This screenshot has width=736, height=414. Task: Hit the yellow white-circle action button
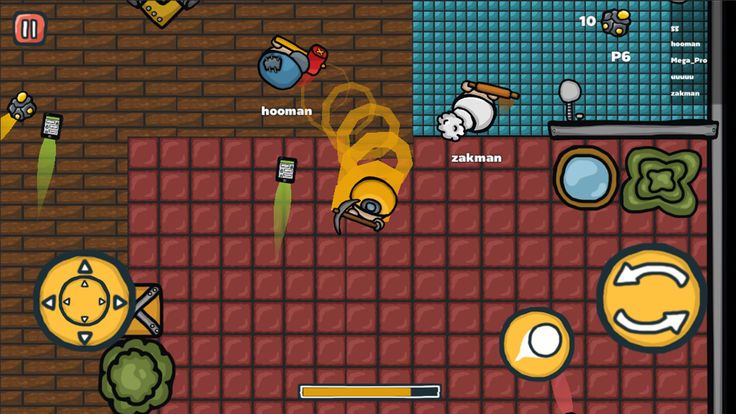click(x=537, y=343)
